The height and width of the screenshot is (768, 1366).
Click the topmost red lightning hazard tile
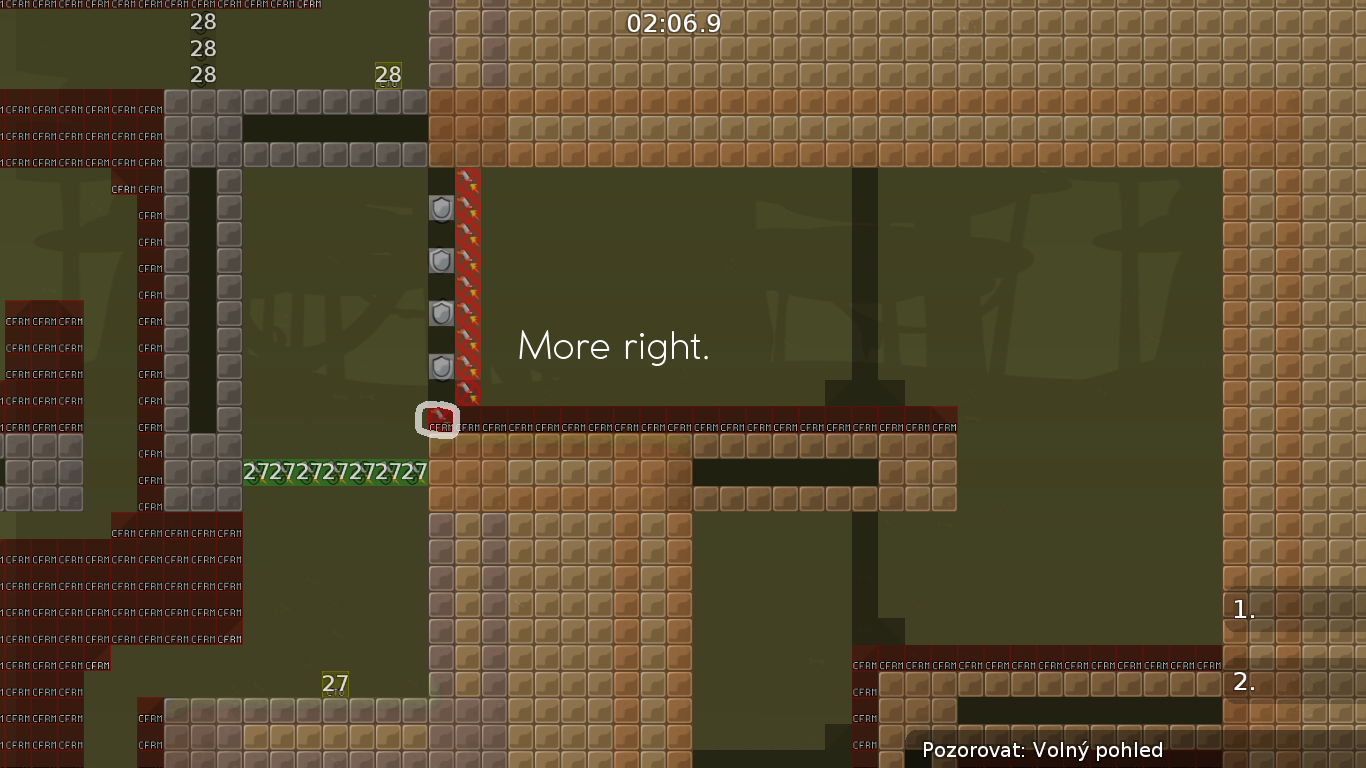[467, 180]
